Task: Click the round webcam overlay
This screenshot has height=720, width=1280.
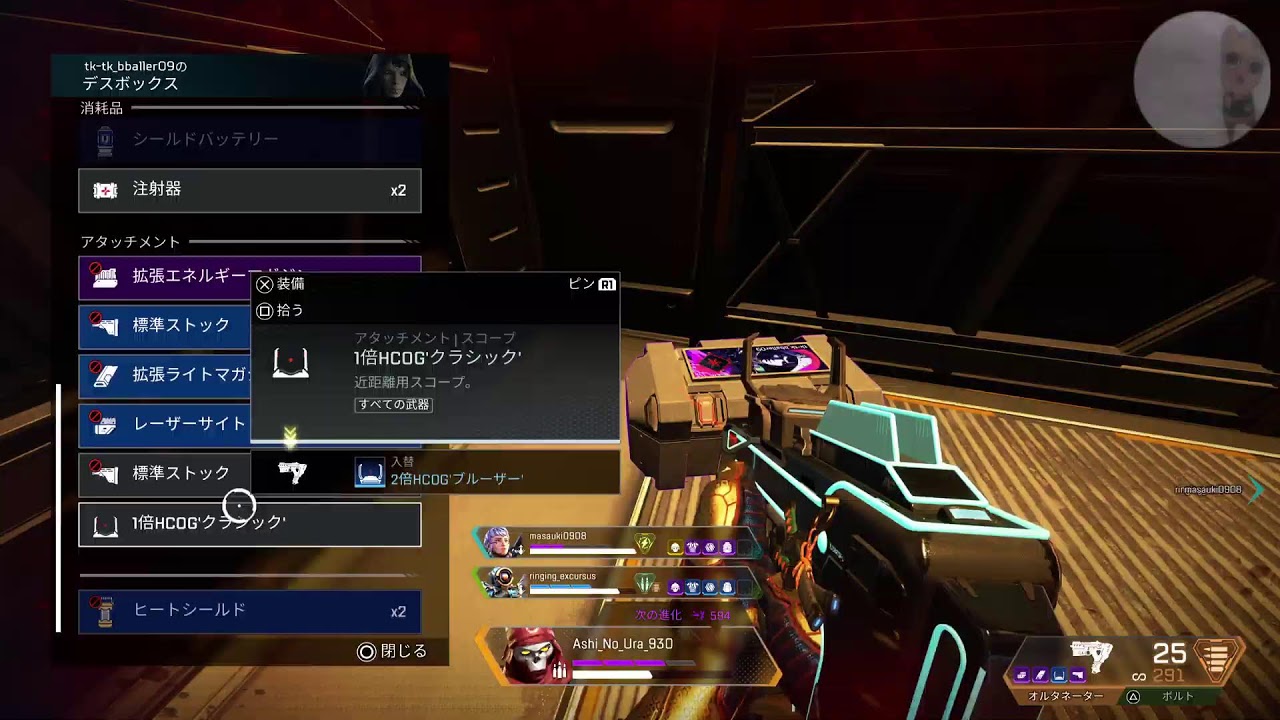Action: [x=1201, y=80]
